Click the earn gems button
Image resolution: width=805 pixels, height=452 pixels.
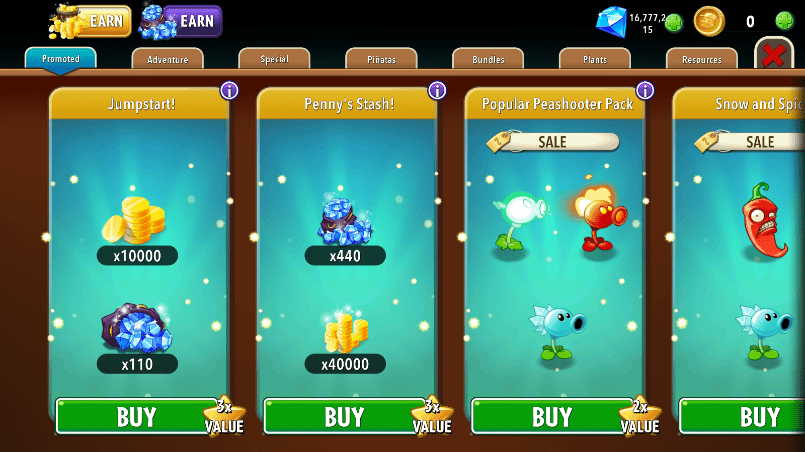click(181, 20)
